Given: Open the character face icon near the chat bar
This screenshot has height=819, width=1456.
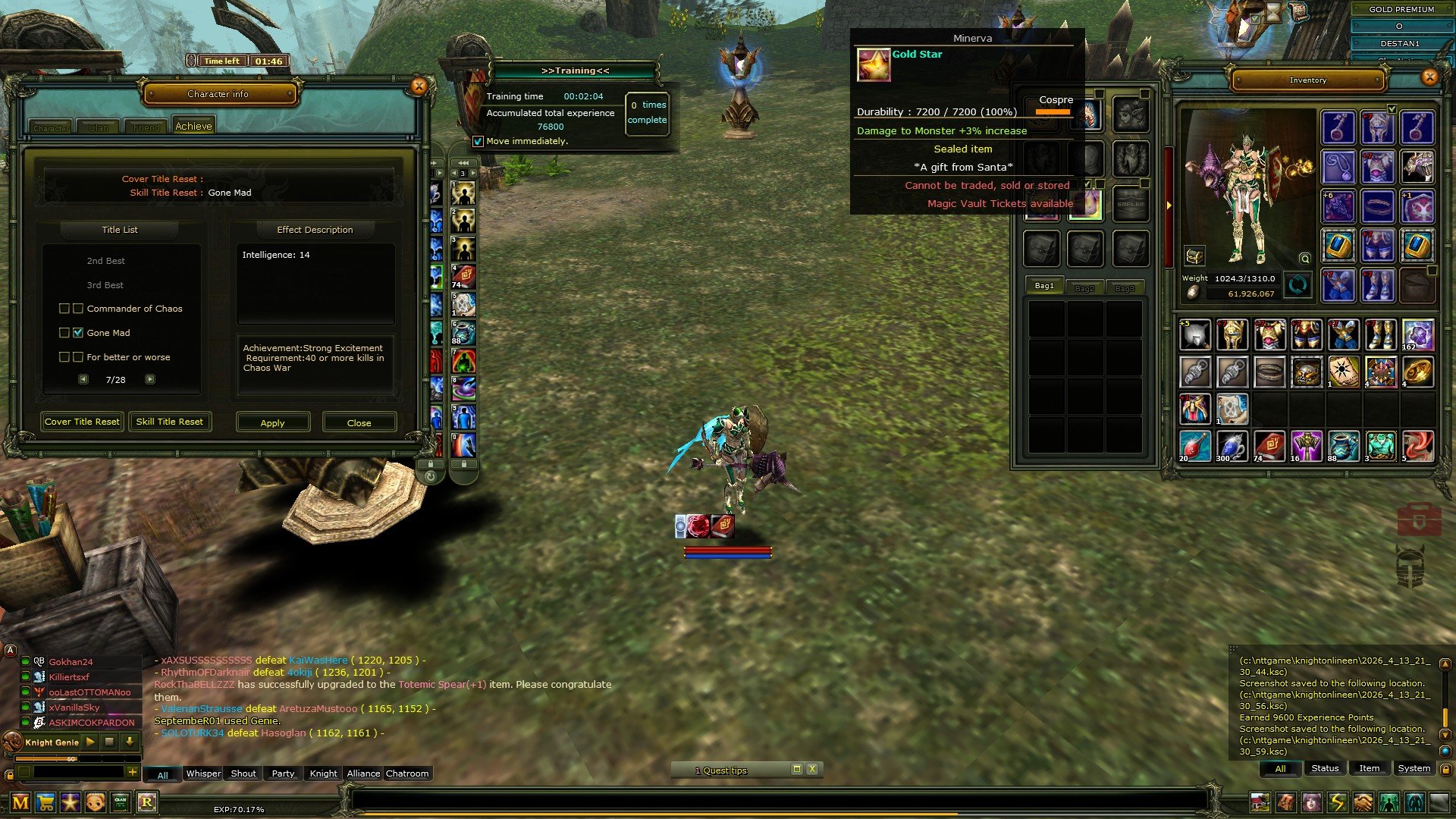Looking at the screenshot, I should [95, 802].
